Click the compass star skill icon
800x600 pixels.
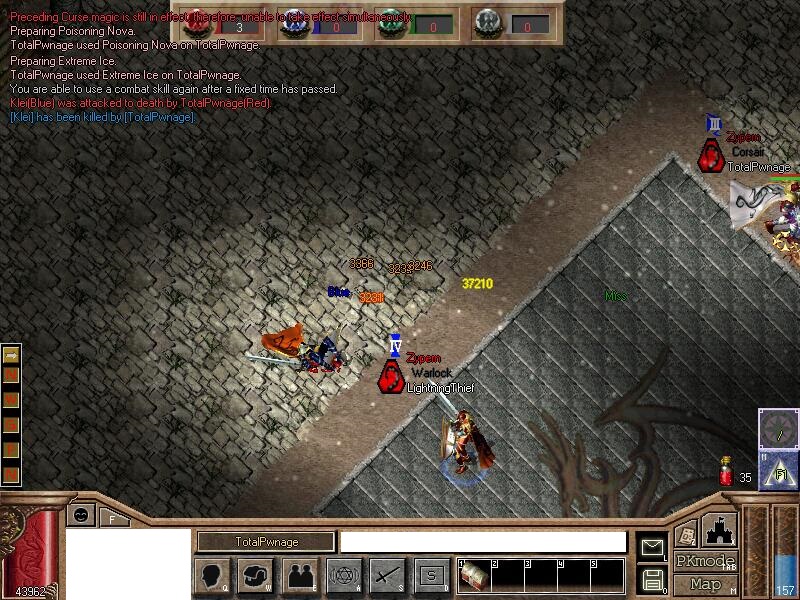[x=778, y=429]
